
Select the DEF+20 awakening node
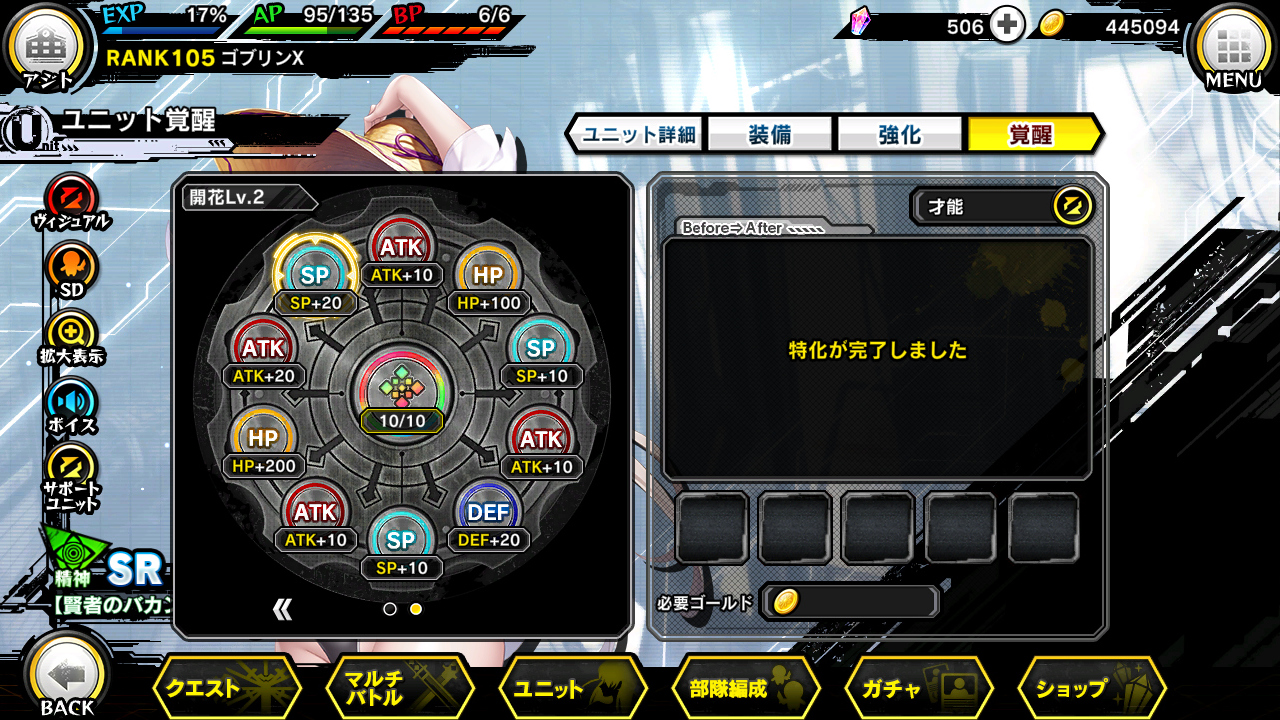489,515
